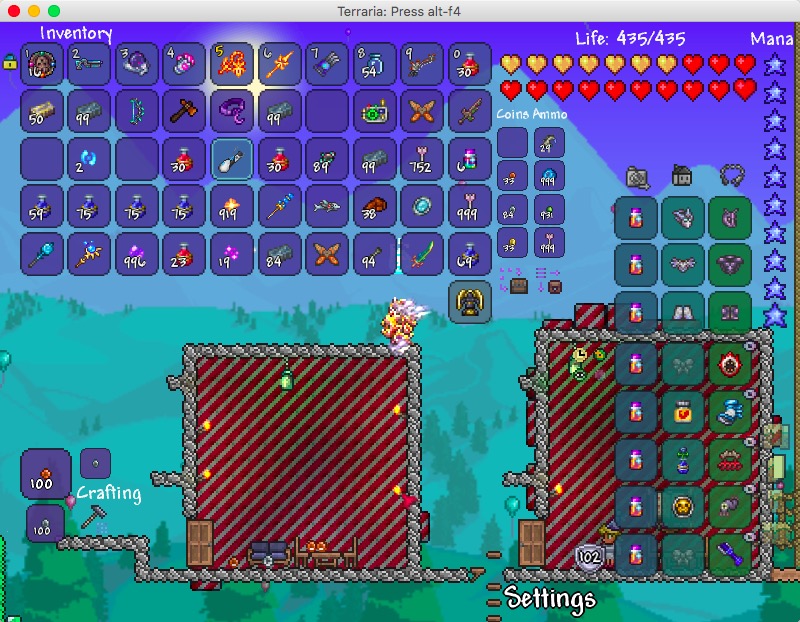Select the teal bow inventory slot
800x622 pixels.
coord(137,111)
